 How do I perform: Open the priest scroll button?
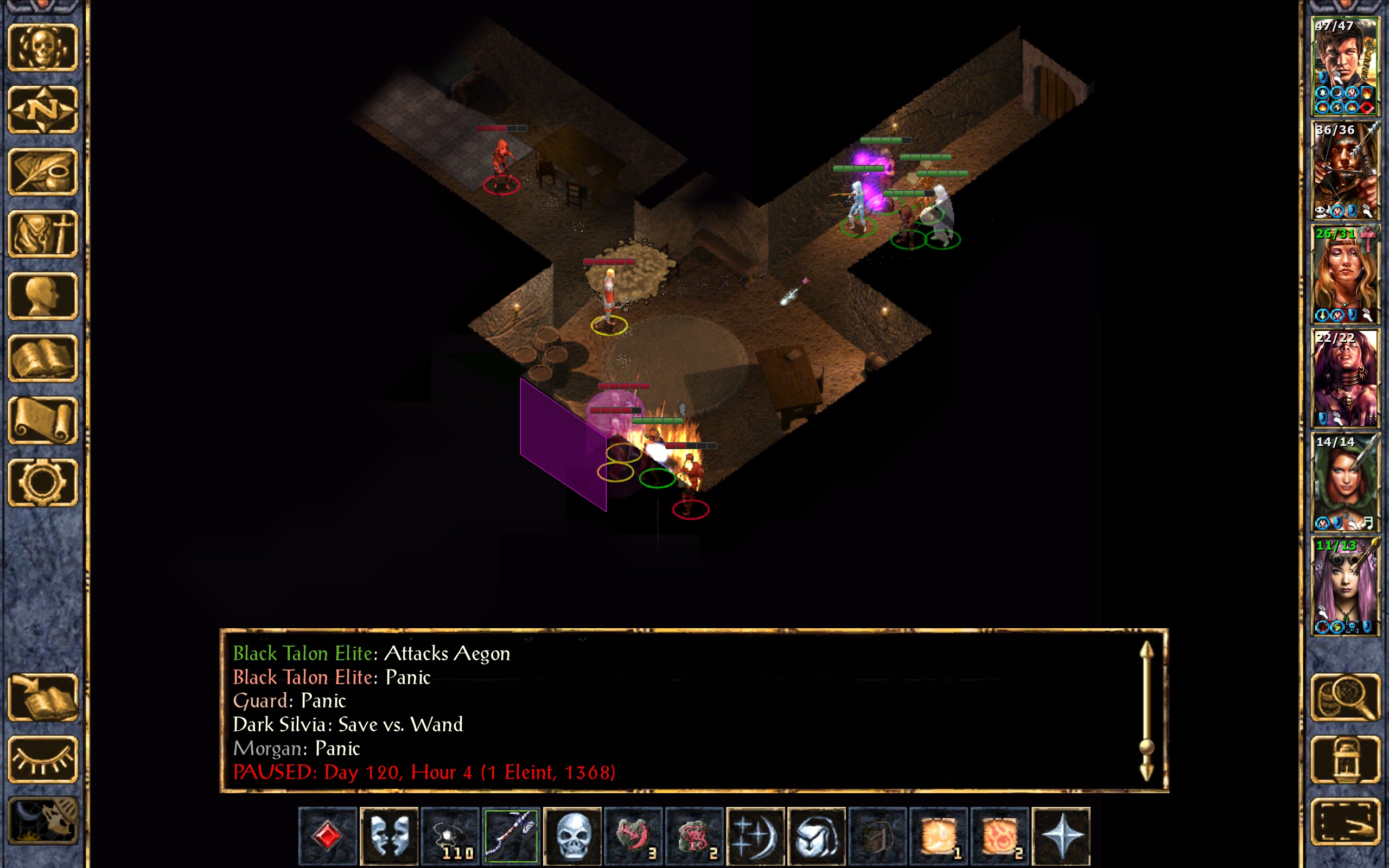42,421
